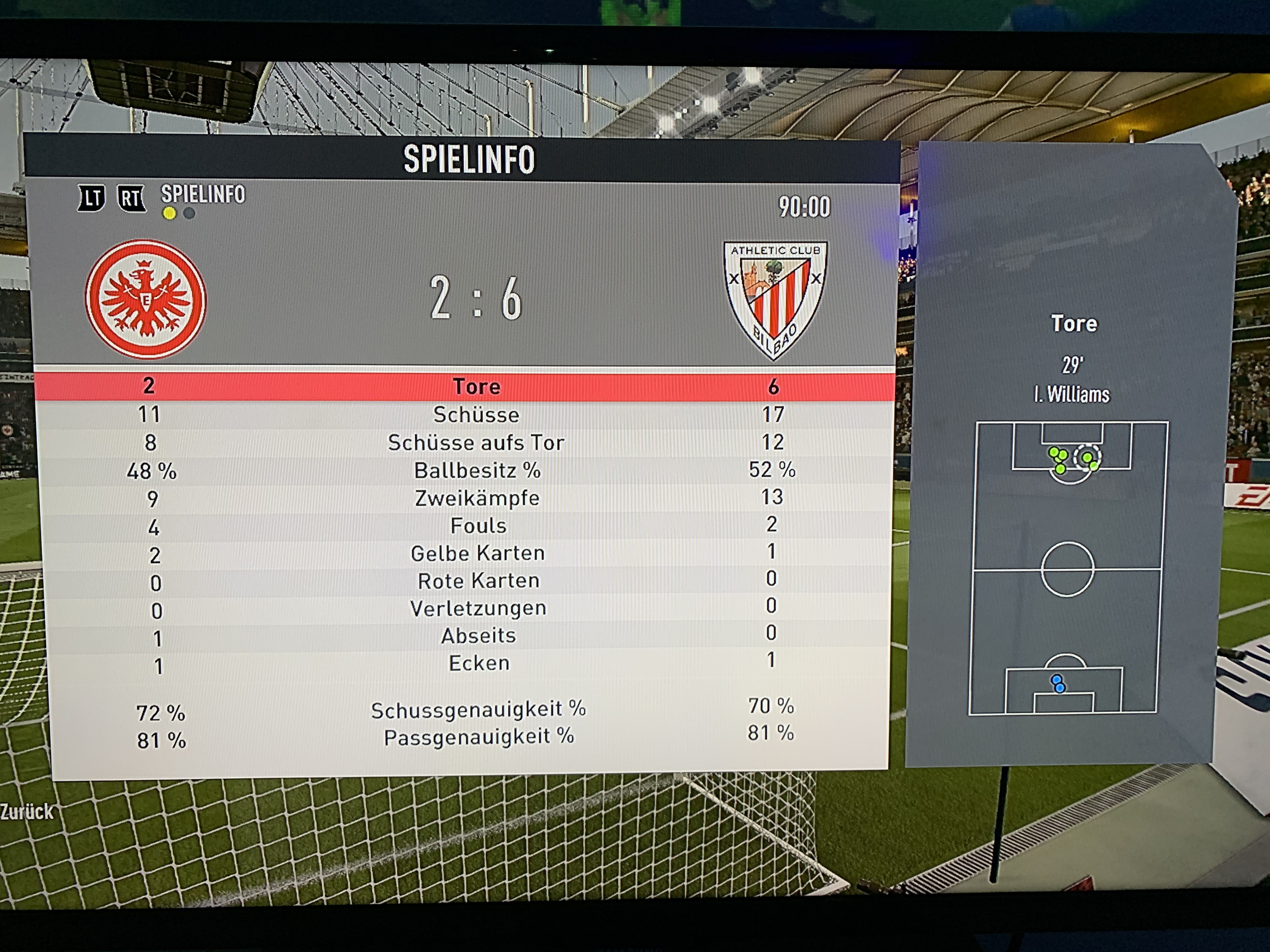
Task: Select the Abseits stat row
Action: [478, 636]
